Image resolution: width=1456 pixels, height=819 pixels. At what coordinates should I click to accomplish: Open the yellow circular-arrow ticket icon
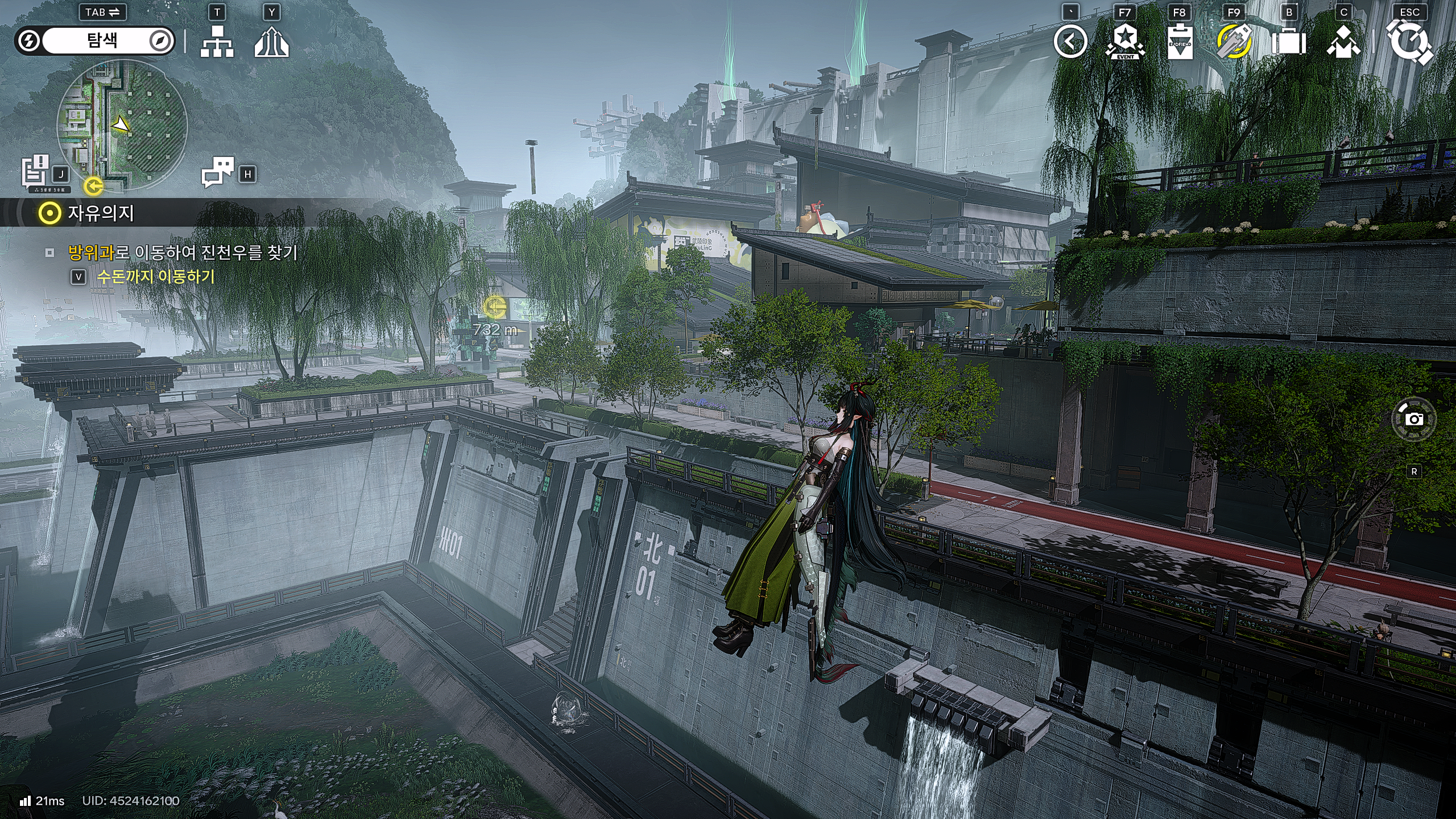[x=1234, y=42]
